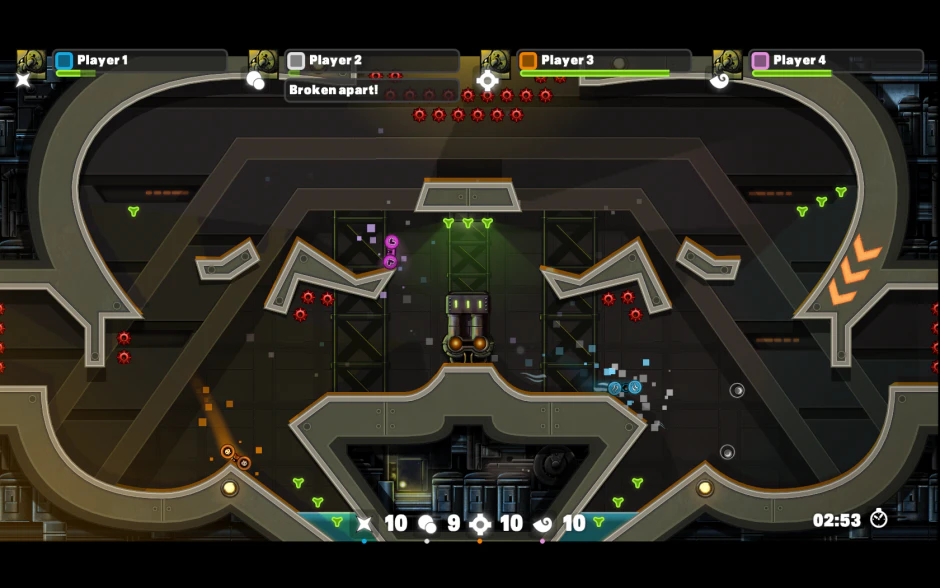The height and width of the screenshot is (588, 940).
Task: Click the double-circle score icon in bottom bar
Action: tap(427, 523)
